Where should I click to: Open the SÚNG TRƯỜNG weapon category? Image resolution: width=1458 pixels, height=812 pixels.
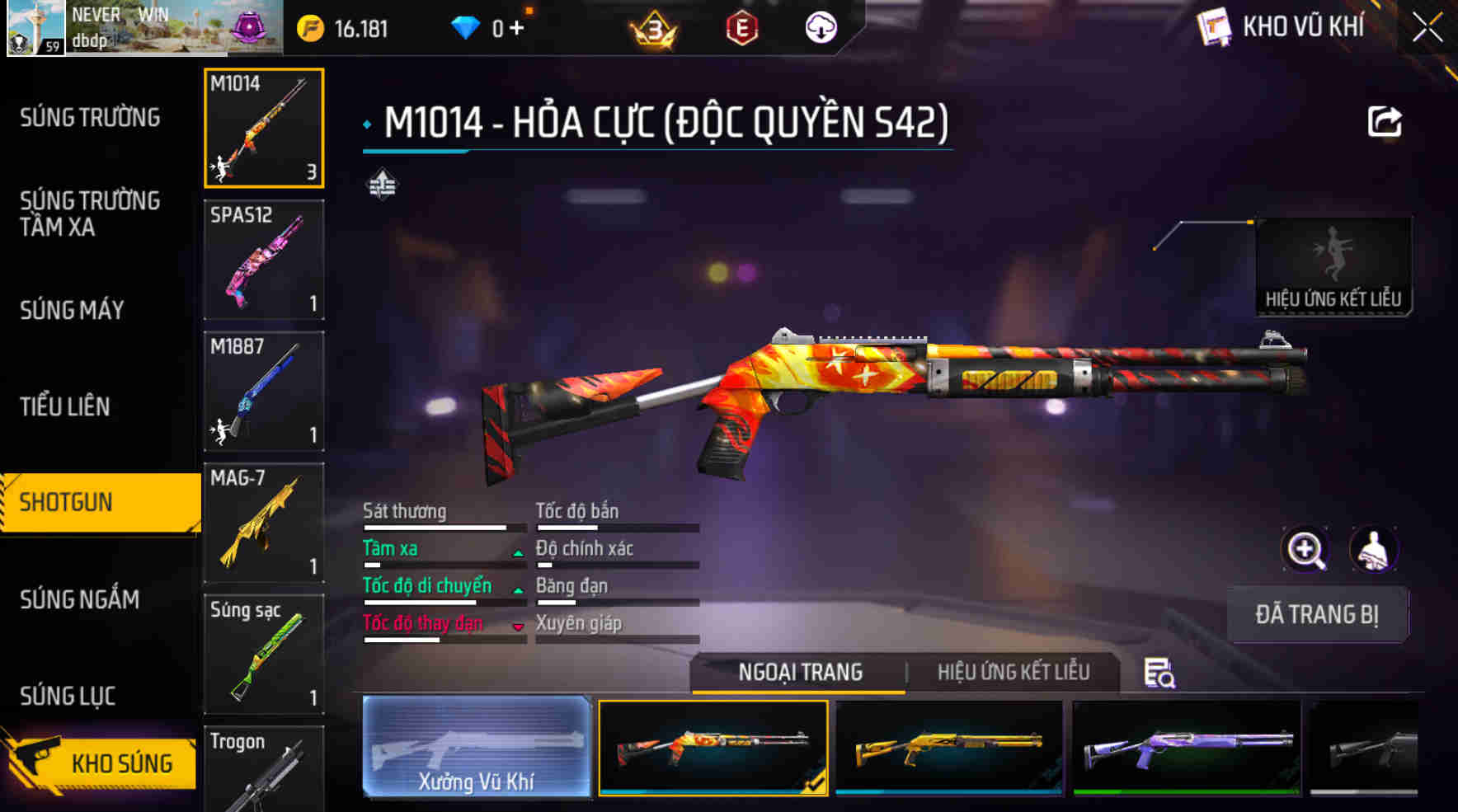[91, 117]
